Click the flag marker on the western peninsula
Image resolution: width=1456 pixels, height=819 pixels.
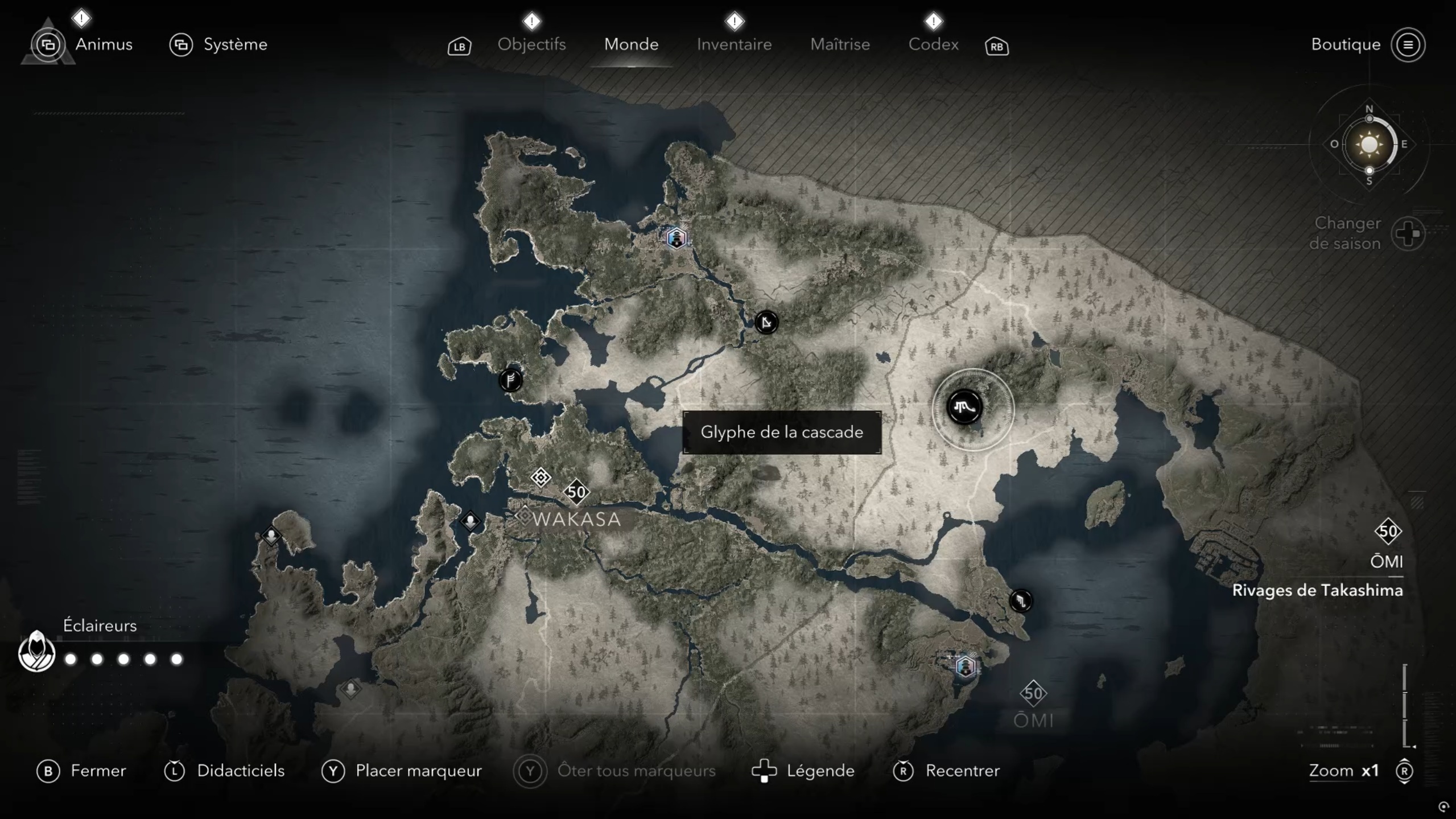pyautogui.click(x=510, y=379)
